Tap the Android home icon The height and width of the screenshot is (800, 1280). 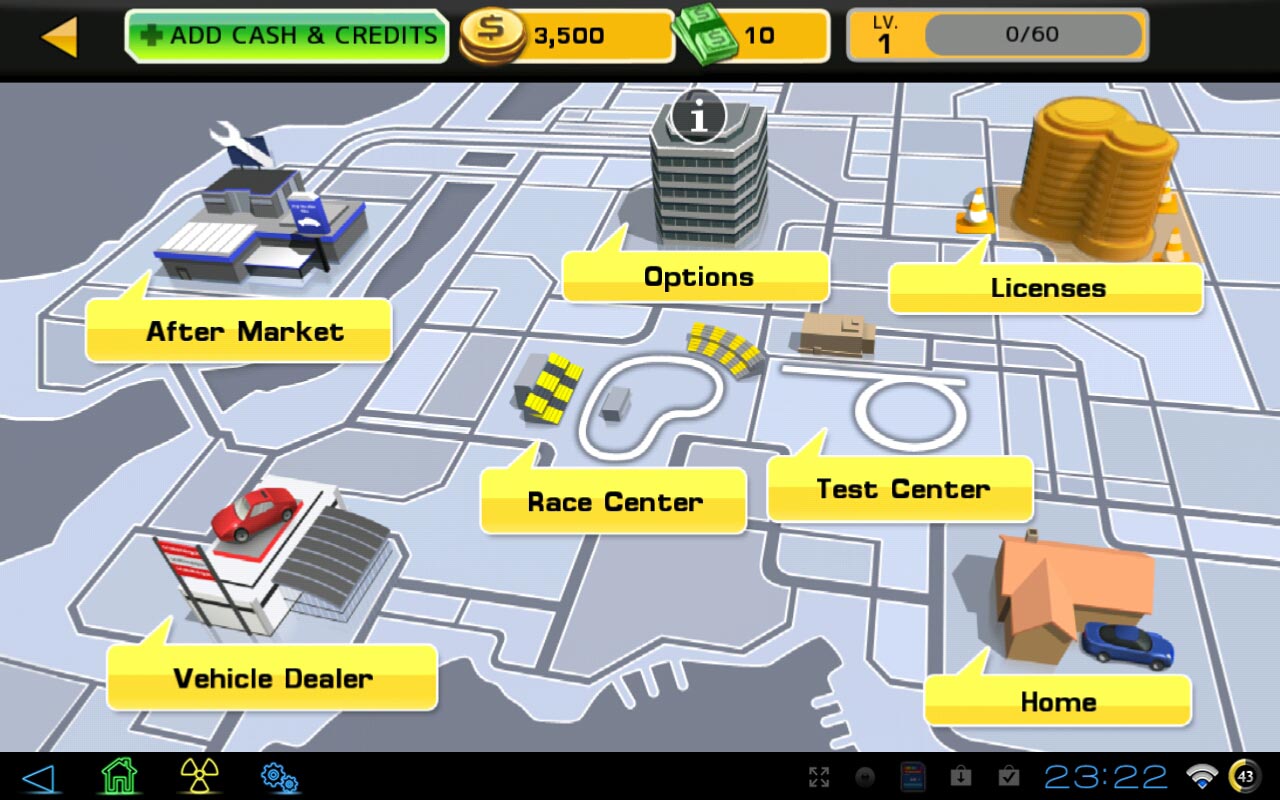pyautogui.click(x=119, y=776)
